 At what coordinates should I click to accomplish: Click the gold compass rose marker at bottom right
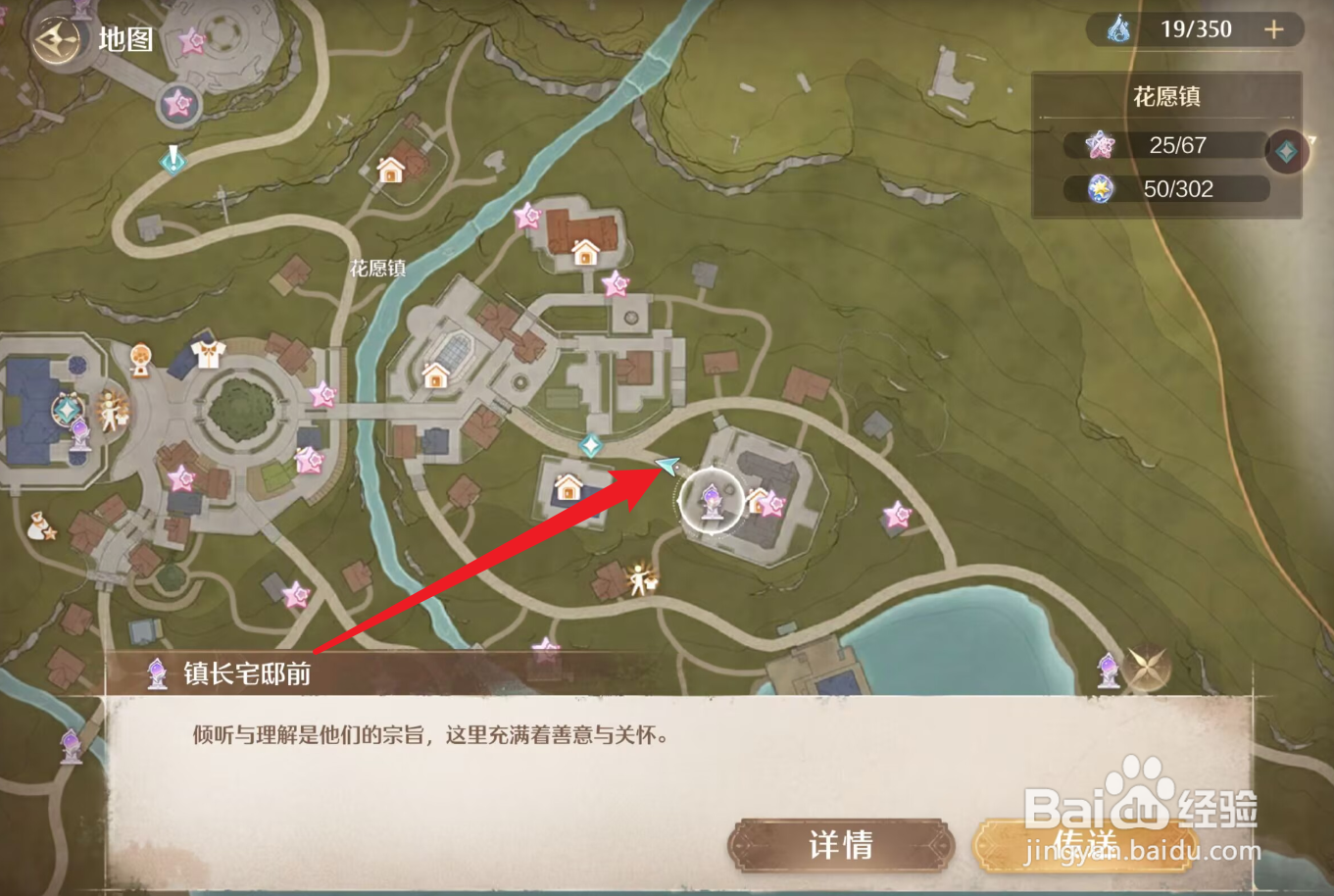[x=1147, y=667]
